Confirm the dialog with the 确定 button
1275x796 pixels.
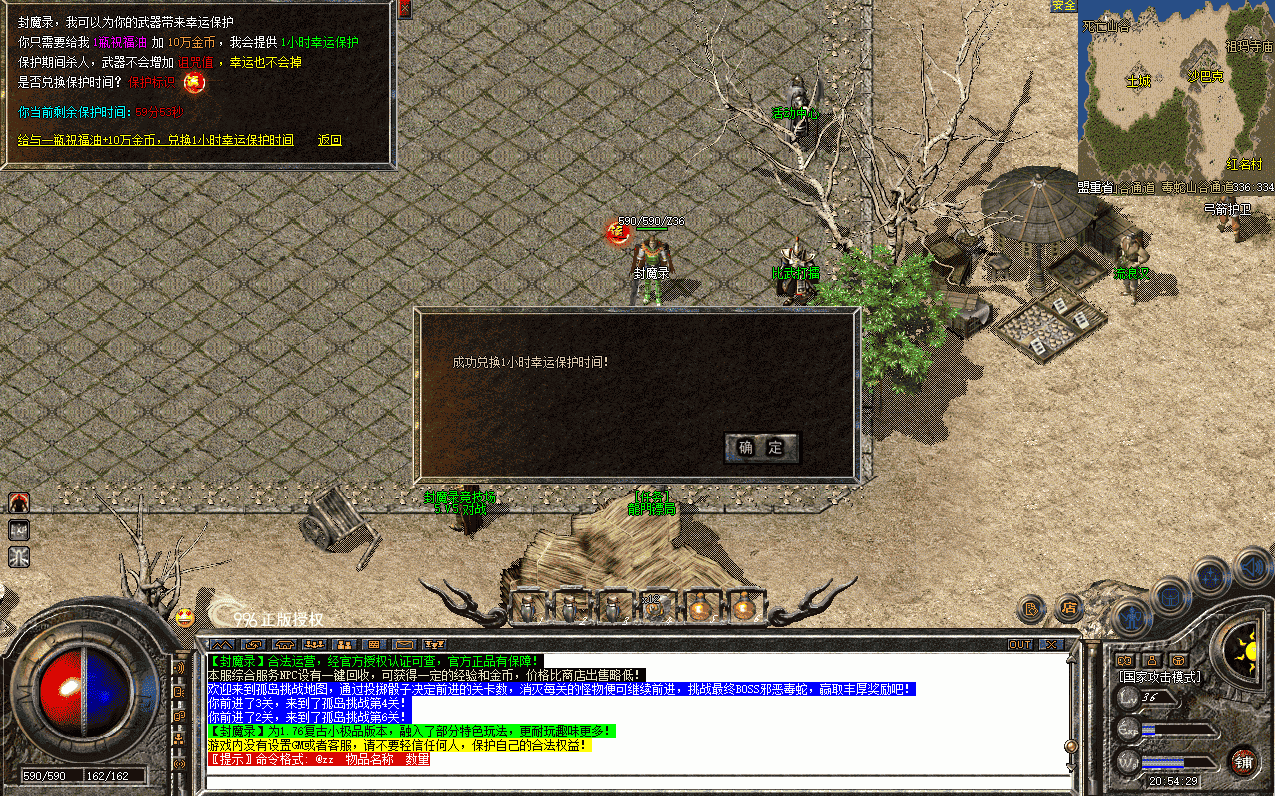pyautogui.click(x=762, y=447)
